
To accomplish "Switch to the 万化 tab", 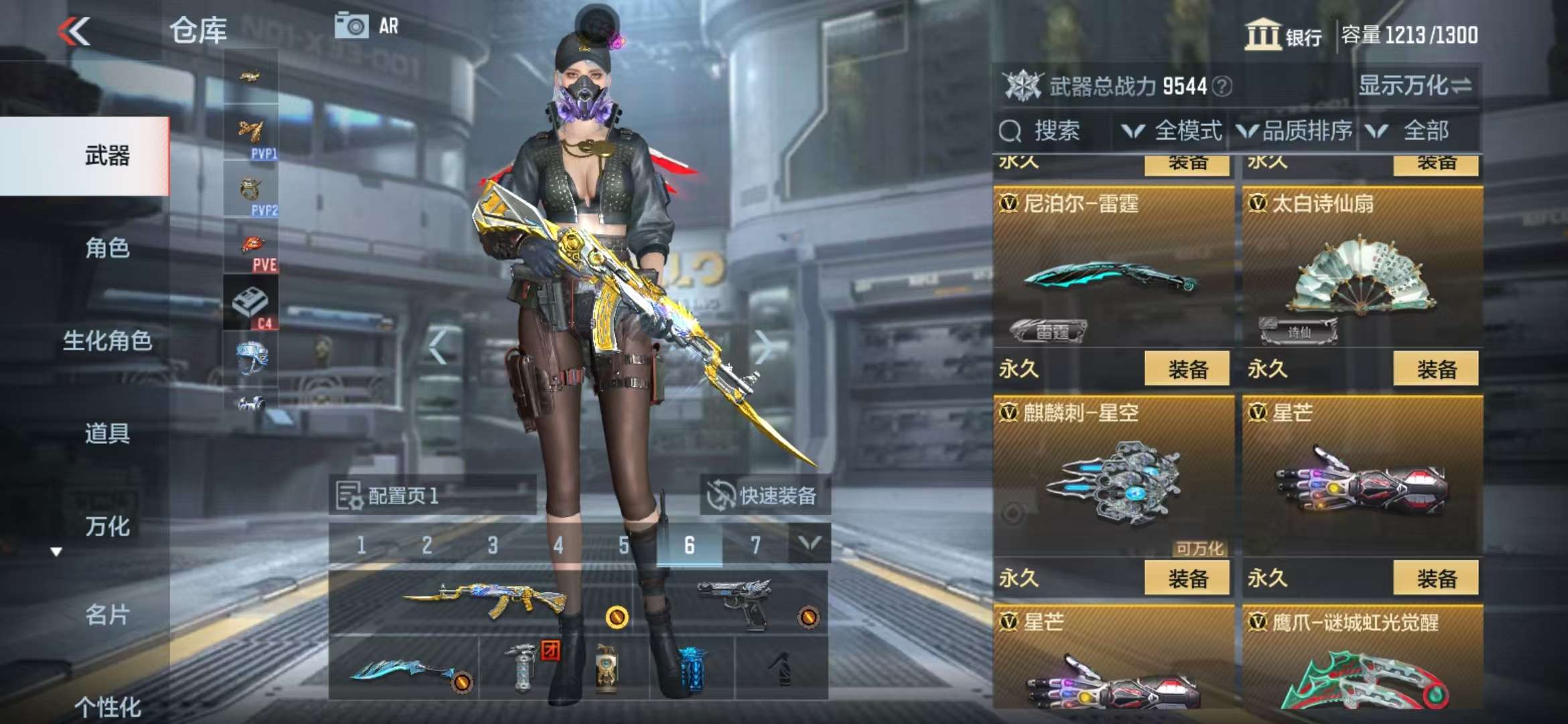I will pos(107,526).
